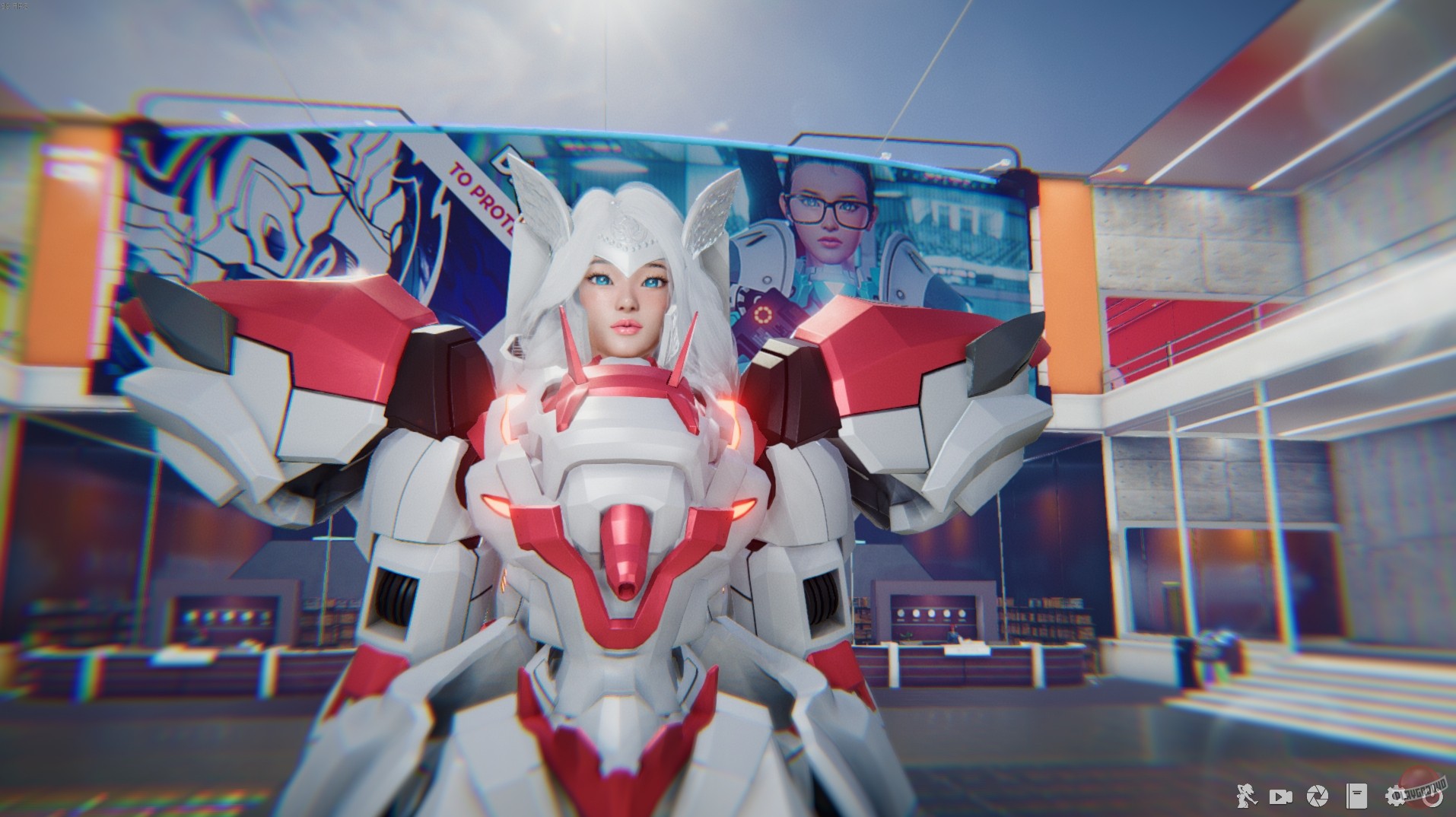The width and height of the screenshot is (1456, 817).
Task: Open the settings gear icon
Action: pyautogui.click(x=1397, y=796)
